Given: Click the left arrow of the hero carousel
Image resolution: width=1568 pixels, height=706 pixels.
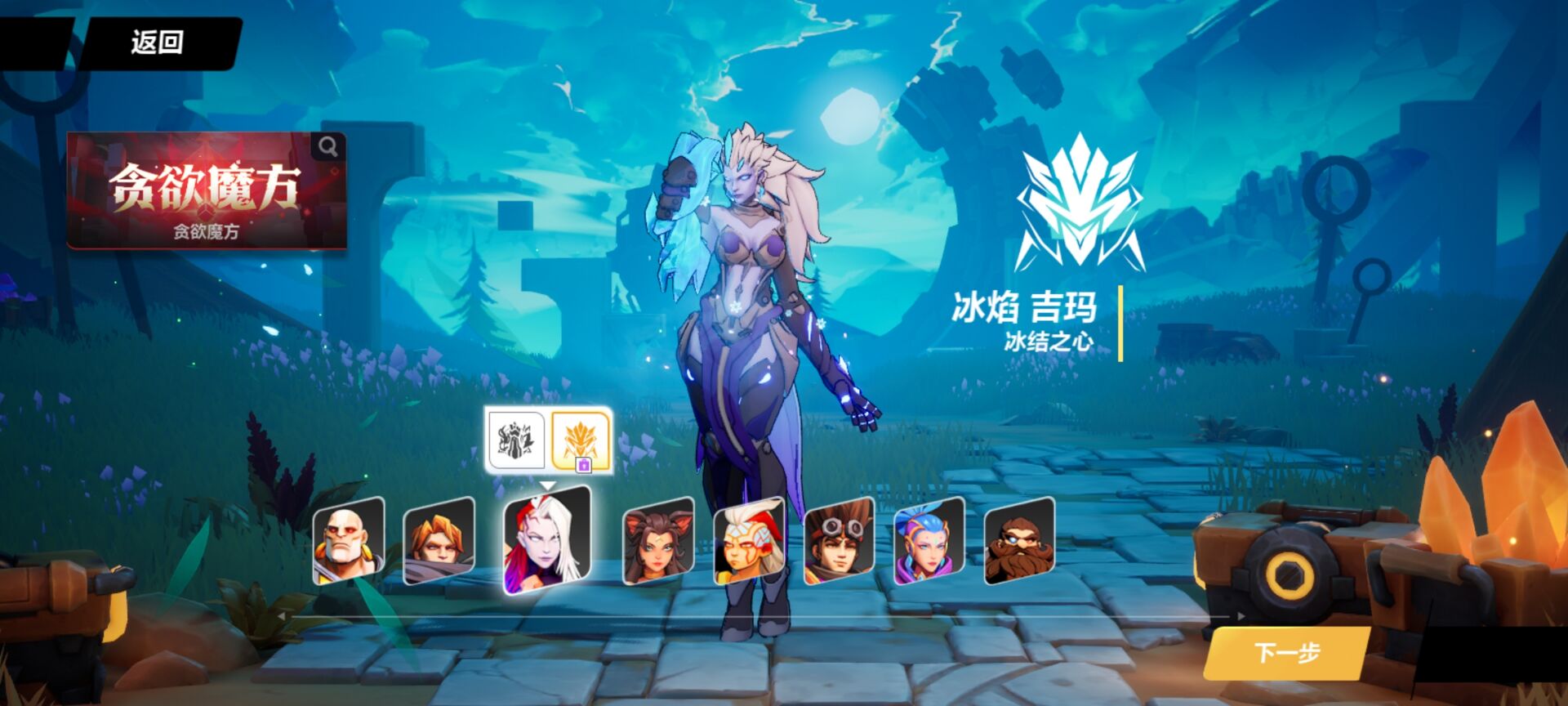Looking at the screenshot, I should pos(282,614).
